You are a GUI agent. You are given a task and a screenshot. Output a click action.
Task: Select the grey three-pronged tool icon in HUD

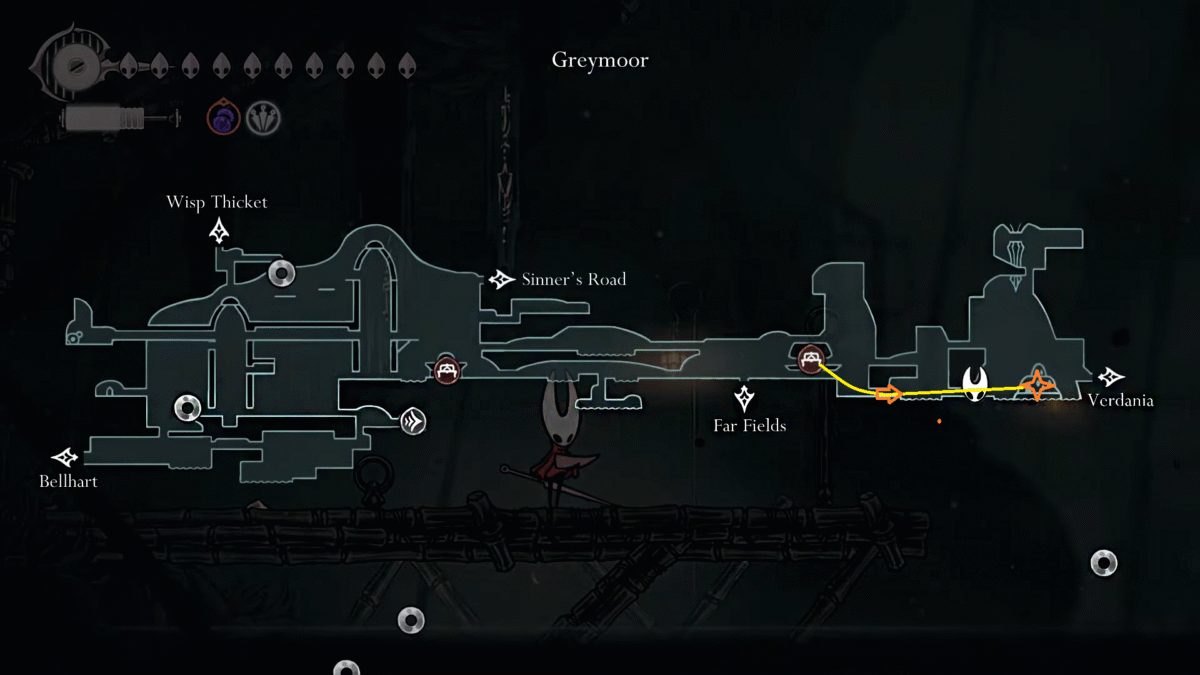(264, 118)
